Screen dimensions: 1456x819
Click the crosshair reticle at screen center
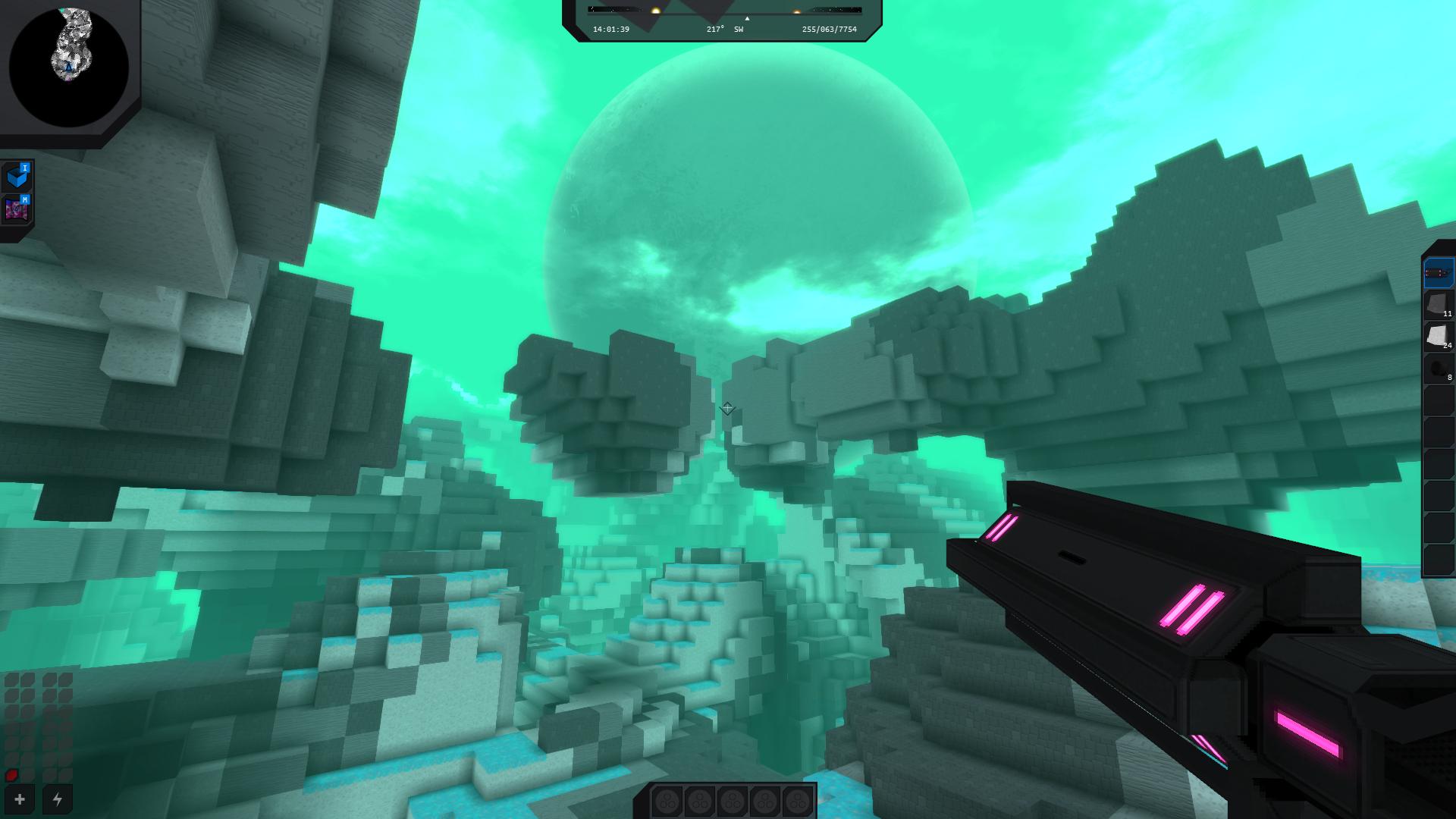tap(727, 407)
